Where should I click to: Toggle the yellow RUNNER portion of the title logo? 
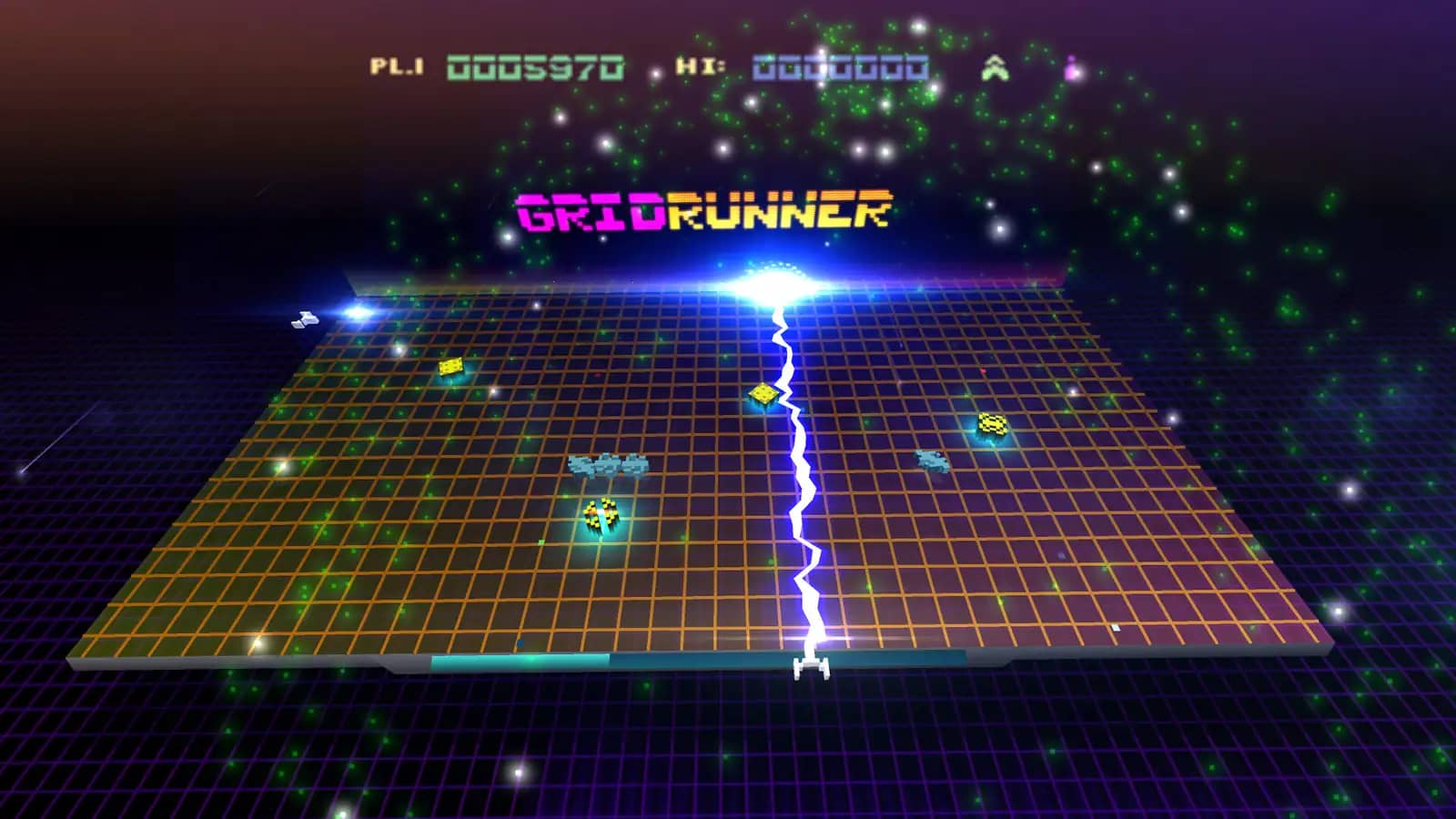click(x=778, y=213)
